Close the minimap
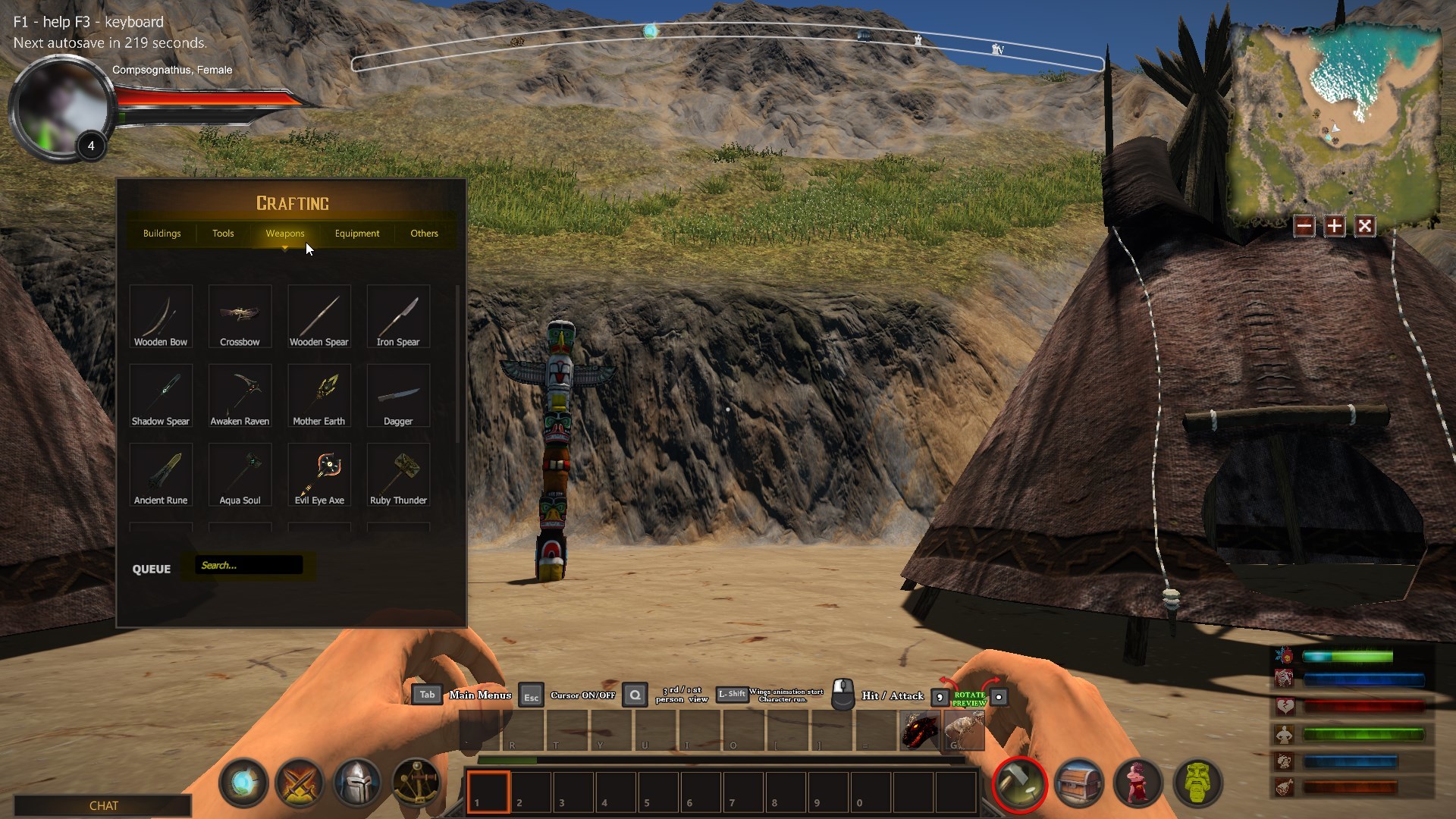1456x819 pixels. point(1365,226)
